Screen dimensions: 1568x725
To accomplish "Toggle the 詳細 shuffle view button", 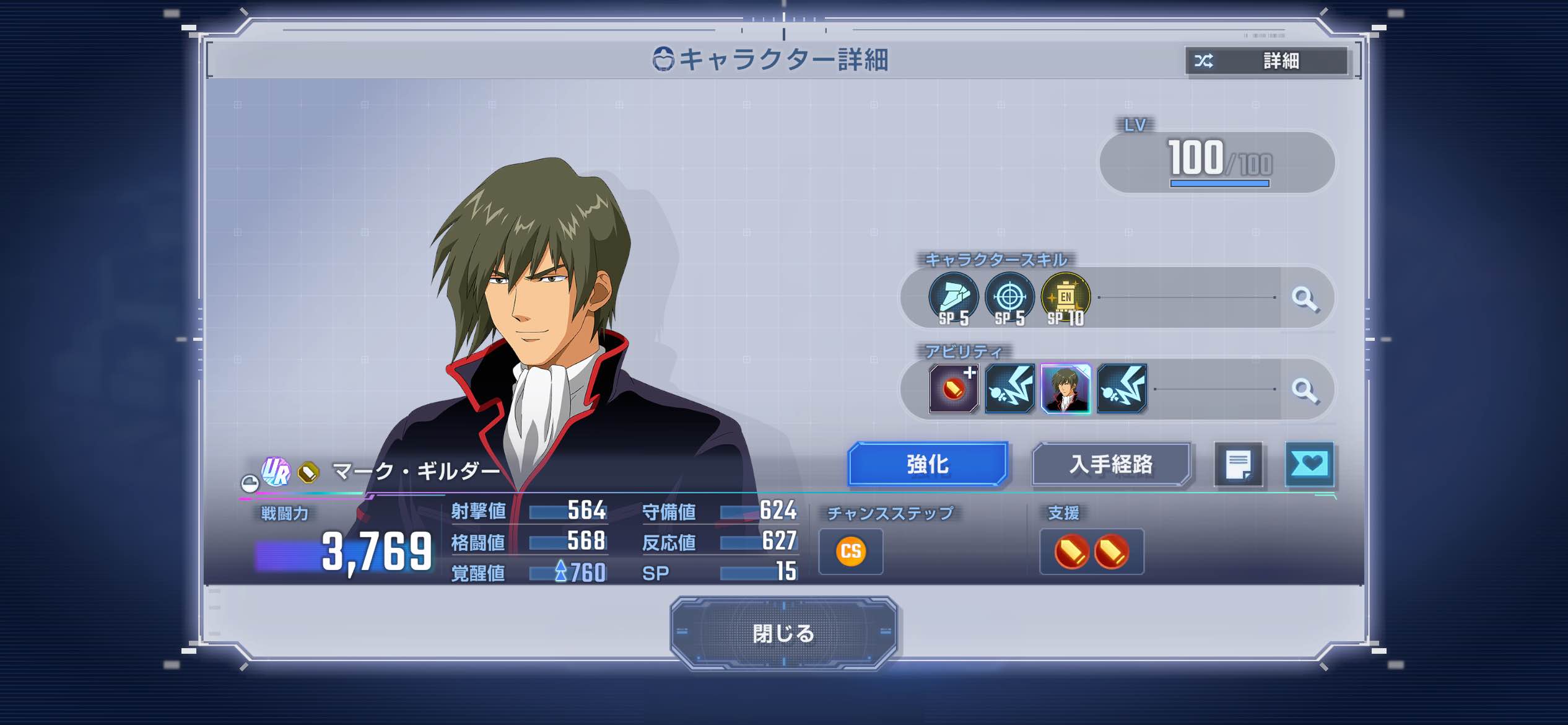I will click(1266, 61).
